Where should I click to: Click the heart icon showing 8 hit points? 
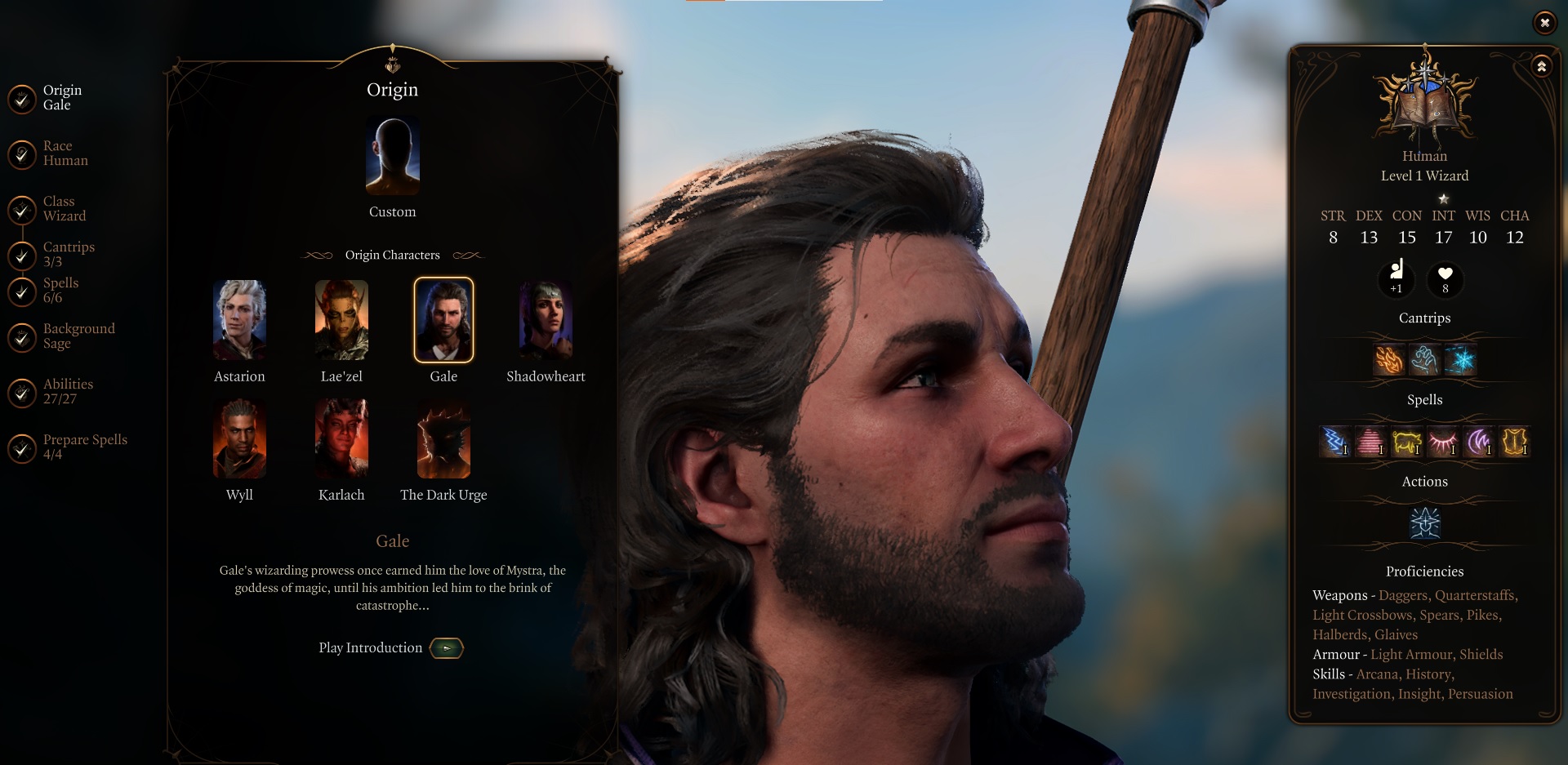[x=1444, y=280]
